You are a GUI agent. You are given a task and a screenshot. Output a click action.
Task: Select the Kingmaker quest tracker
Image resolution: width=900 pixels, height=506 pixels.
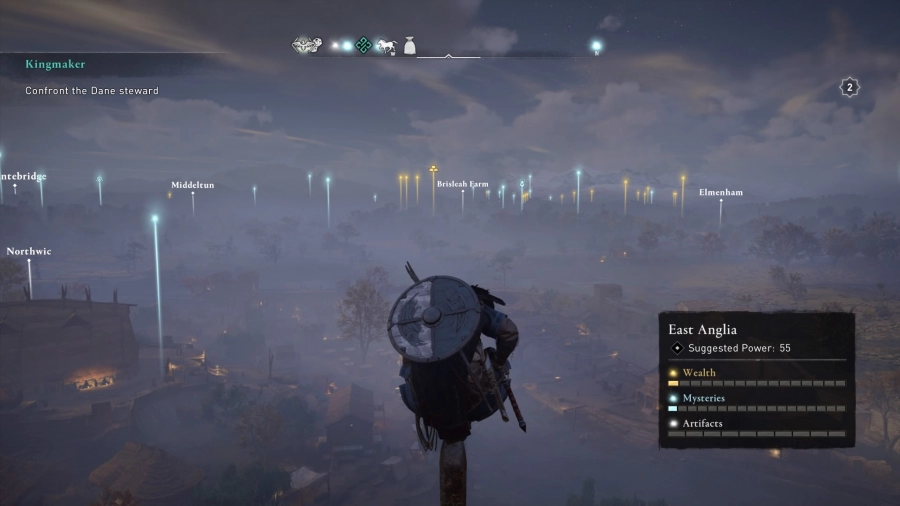[56, 64]
